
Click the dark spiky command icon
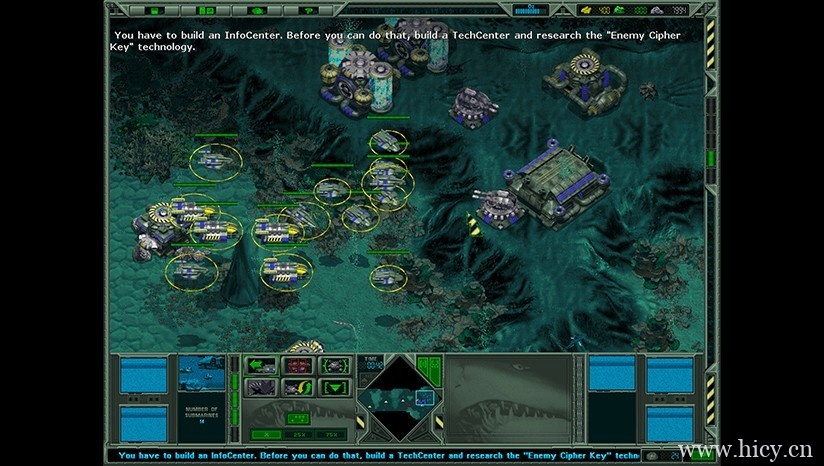(x=261, y=387)
